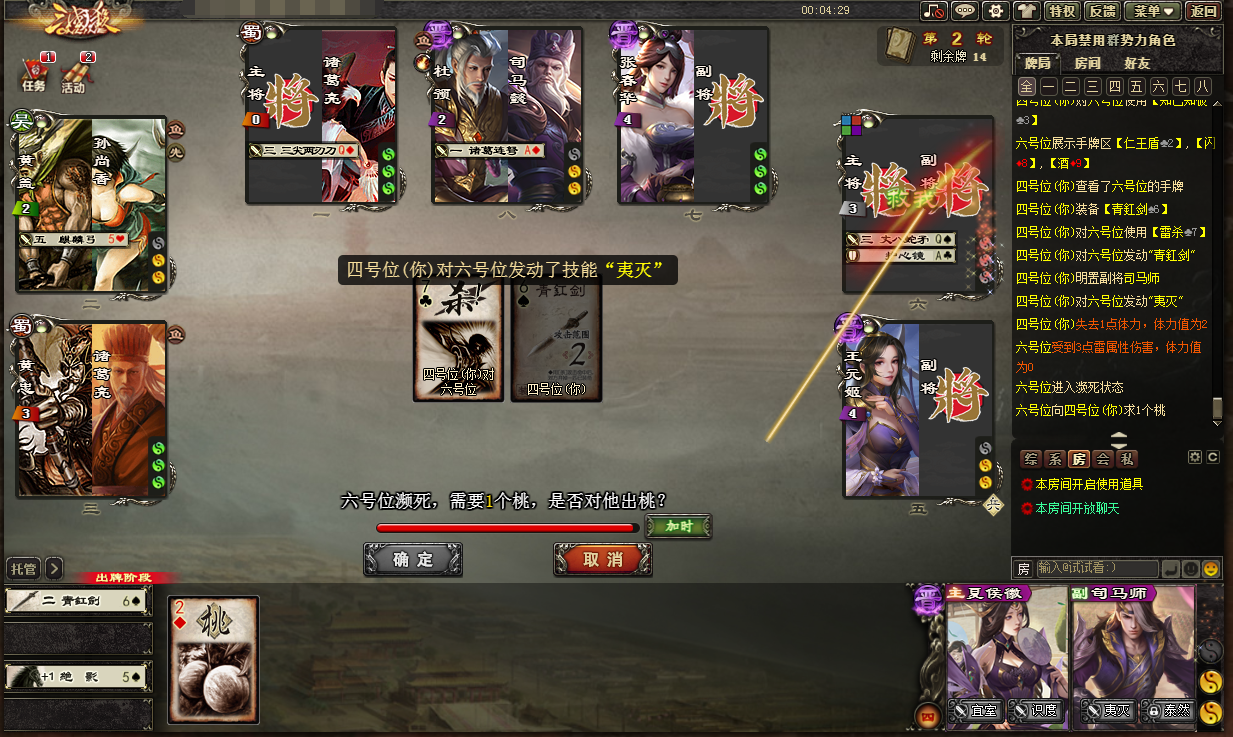Leave the match via 返回 button
This screenshot has height=737, width=1233.
click(1203, 11)
